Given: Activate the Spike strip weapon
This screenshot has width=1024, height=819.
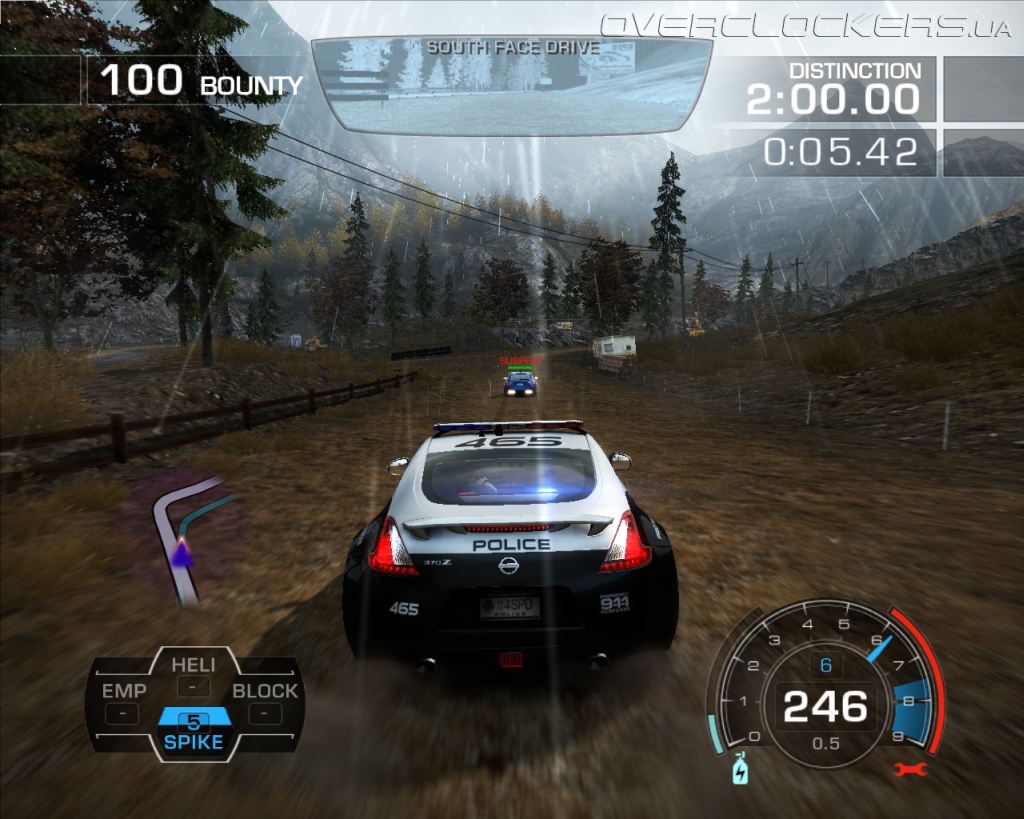Looking at the screenshot, I should click(x=194, y=730).
